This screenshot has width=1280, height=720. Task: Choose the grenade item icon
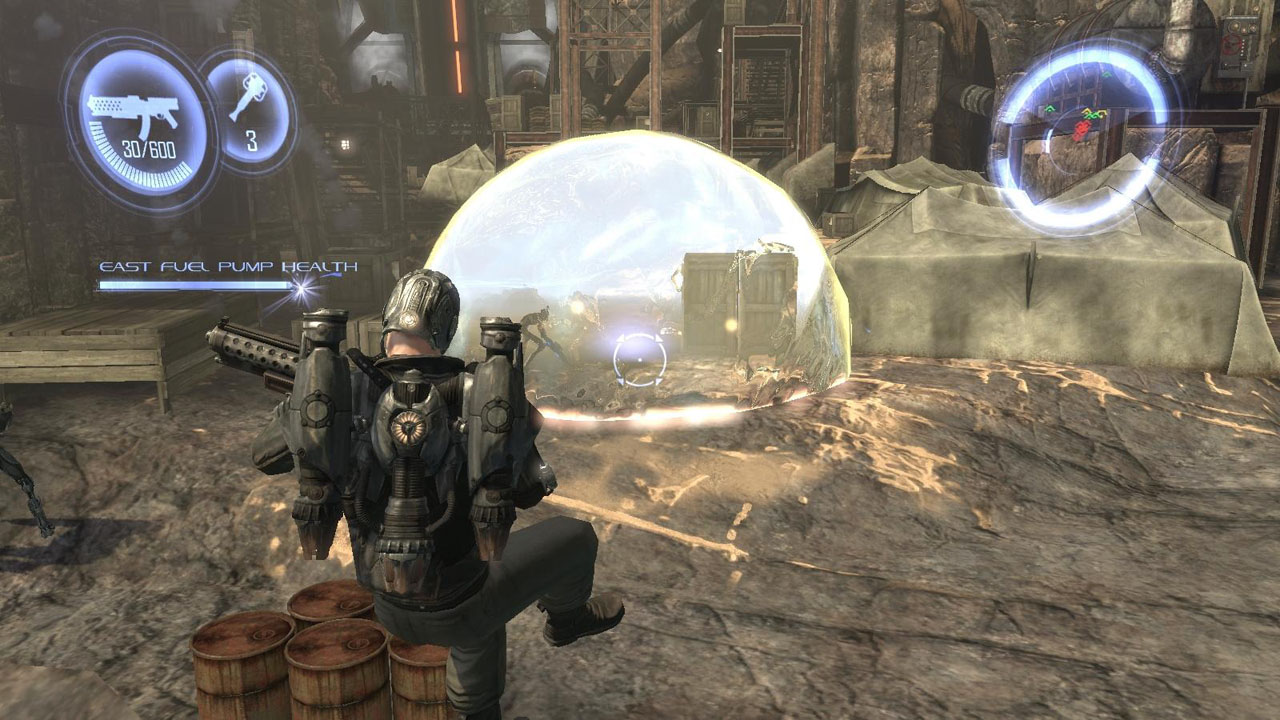coord(247,99)
